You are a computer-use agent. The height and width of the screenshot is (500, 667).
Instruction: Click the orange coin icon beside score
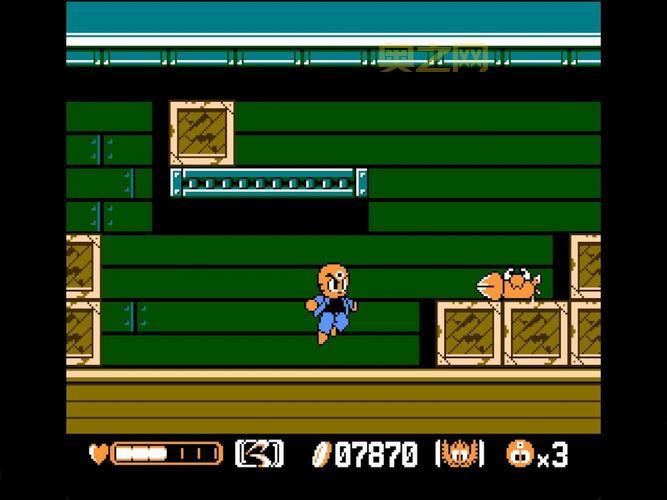coord(322,454)
